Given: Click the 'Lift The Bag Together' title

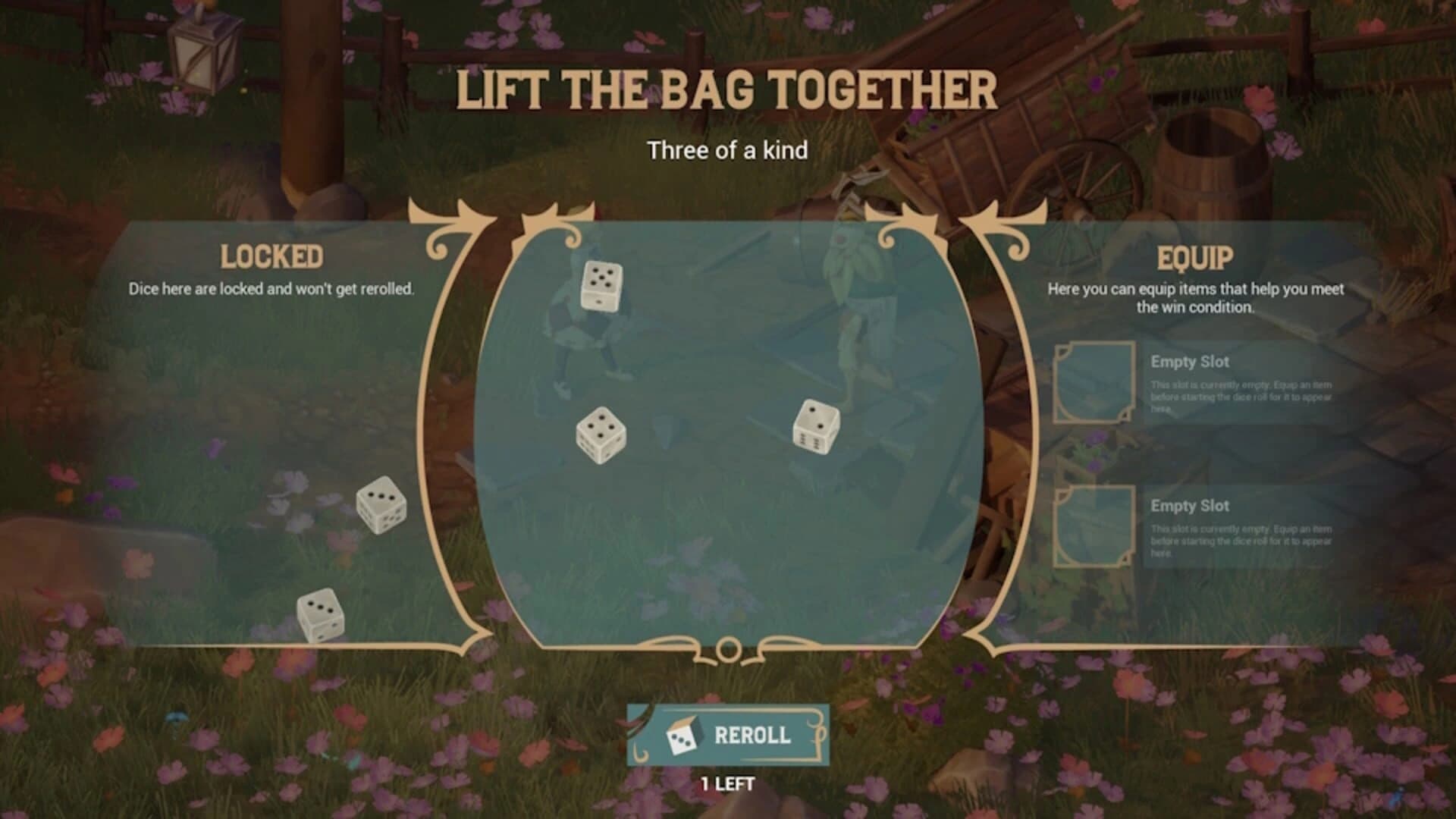Looking at the screenshot, I should point(728,89).
